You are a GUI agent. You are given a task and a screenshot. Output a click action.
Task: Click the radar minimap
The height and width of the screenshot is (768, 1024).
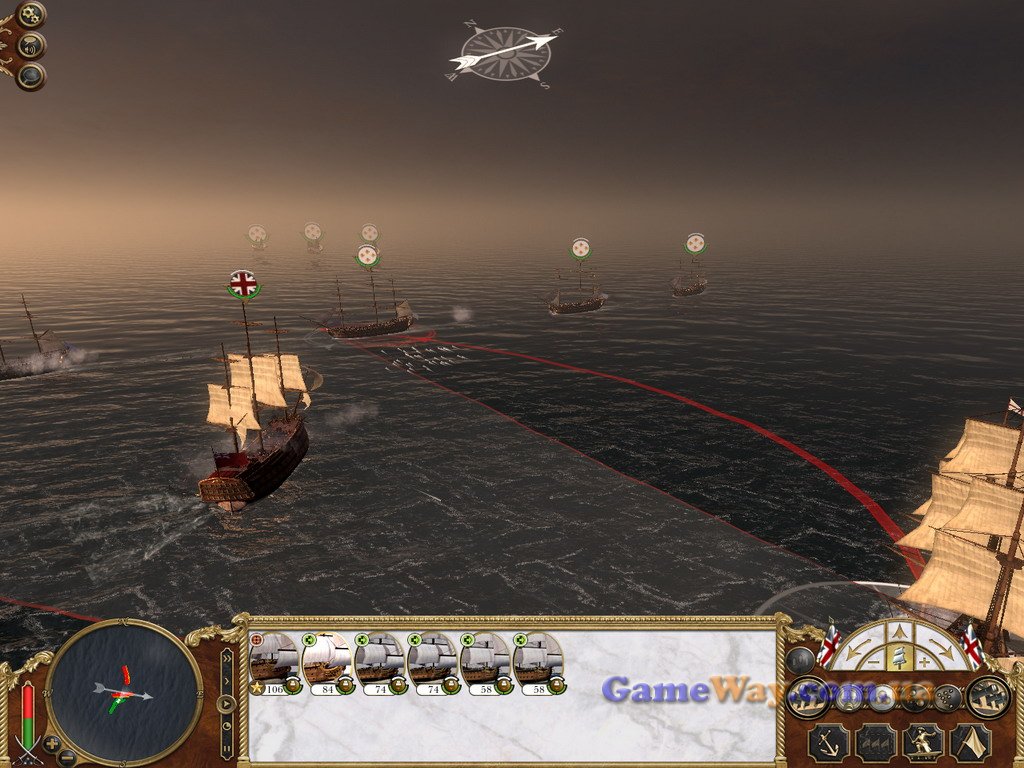coord(123,692)
